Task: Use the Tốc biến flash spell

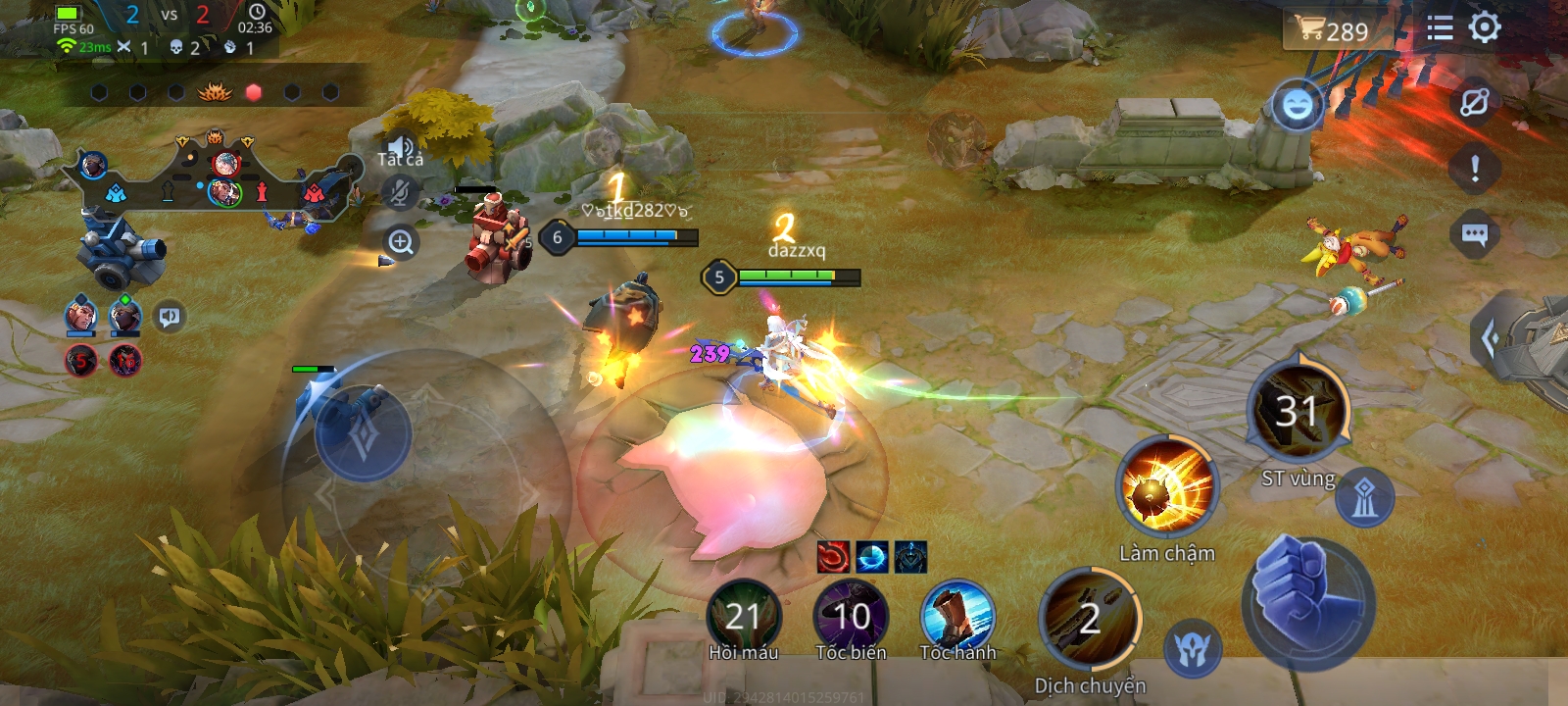Action: click(851, 616)
